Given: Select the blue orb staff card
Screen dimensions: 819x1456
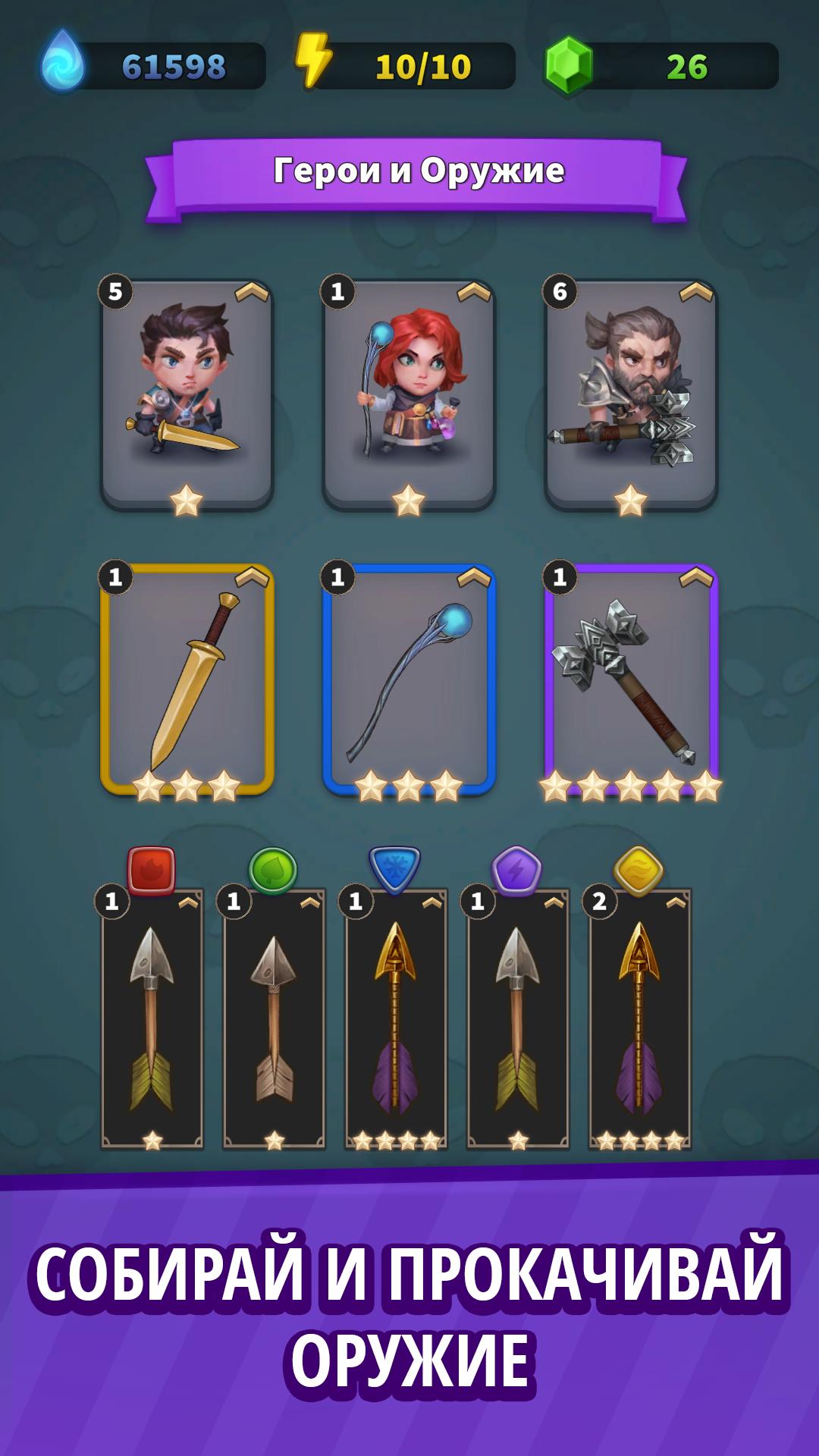Looking at the screenshot, I should (x=409, y=679).
